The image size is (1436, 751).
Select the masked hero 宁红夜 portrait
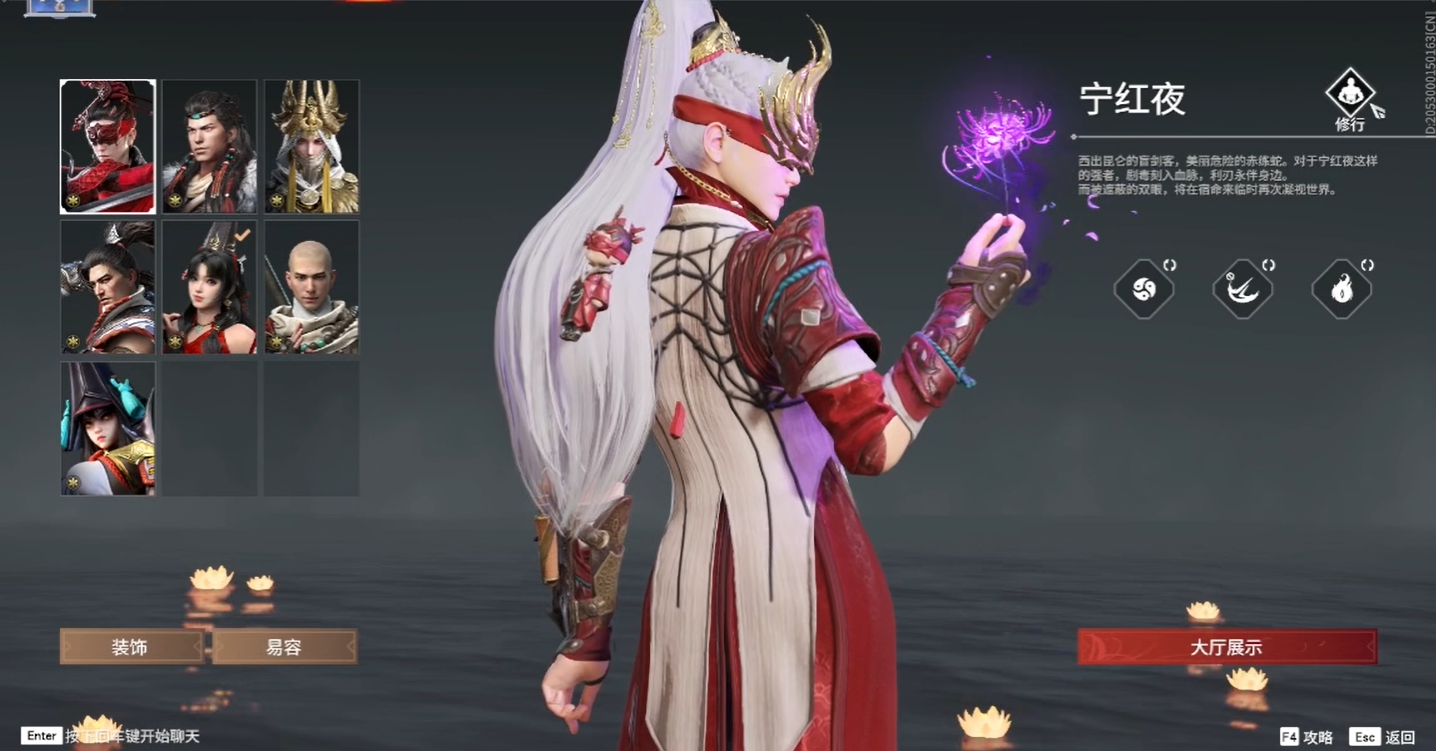(x=107, y=146)
